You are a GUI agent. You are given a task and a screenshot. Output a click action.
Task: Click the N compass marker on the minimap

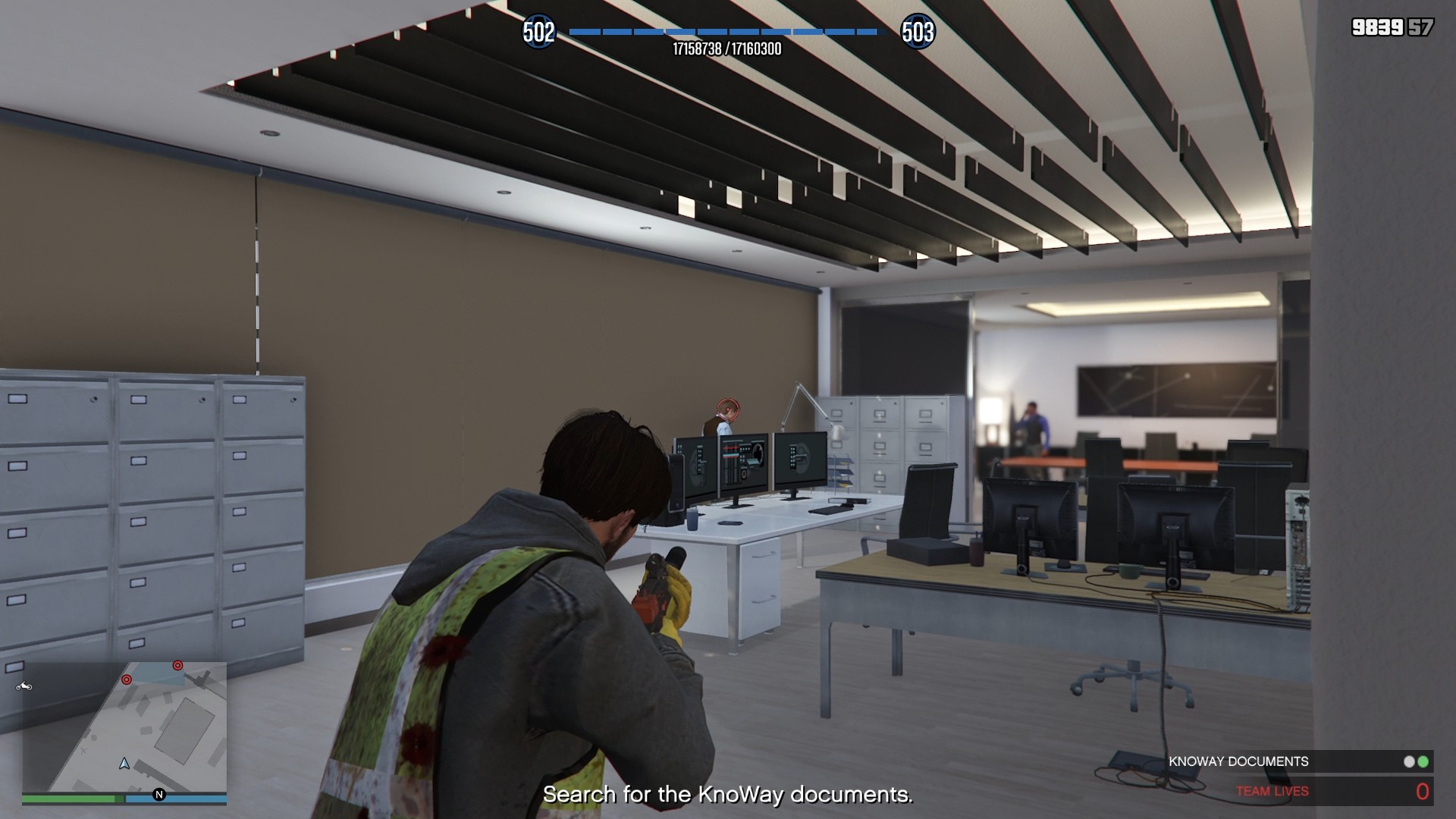pyautogui.click(x=158, y=795)
